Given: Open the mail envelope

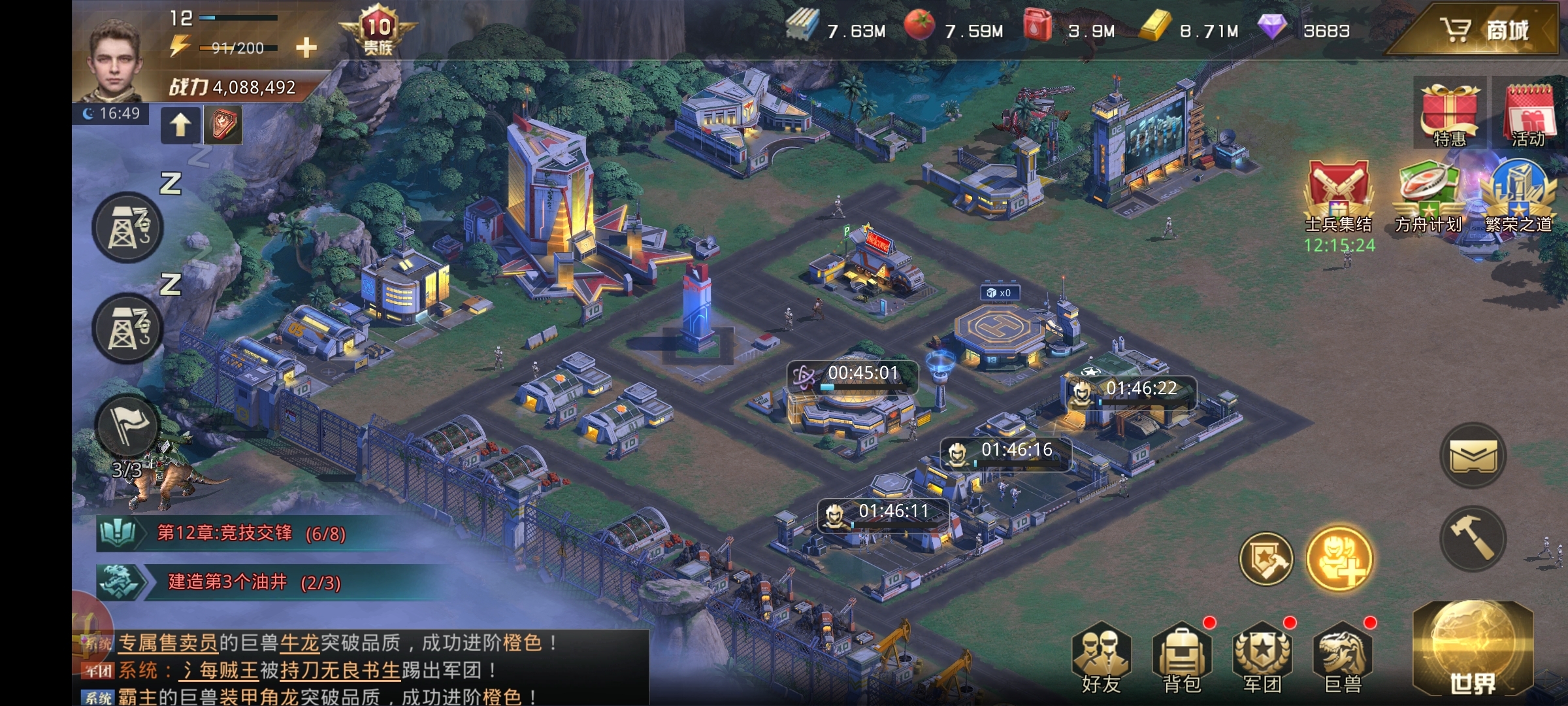Looking at the screenshot, I should (1473, 456).
